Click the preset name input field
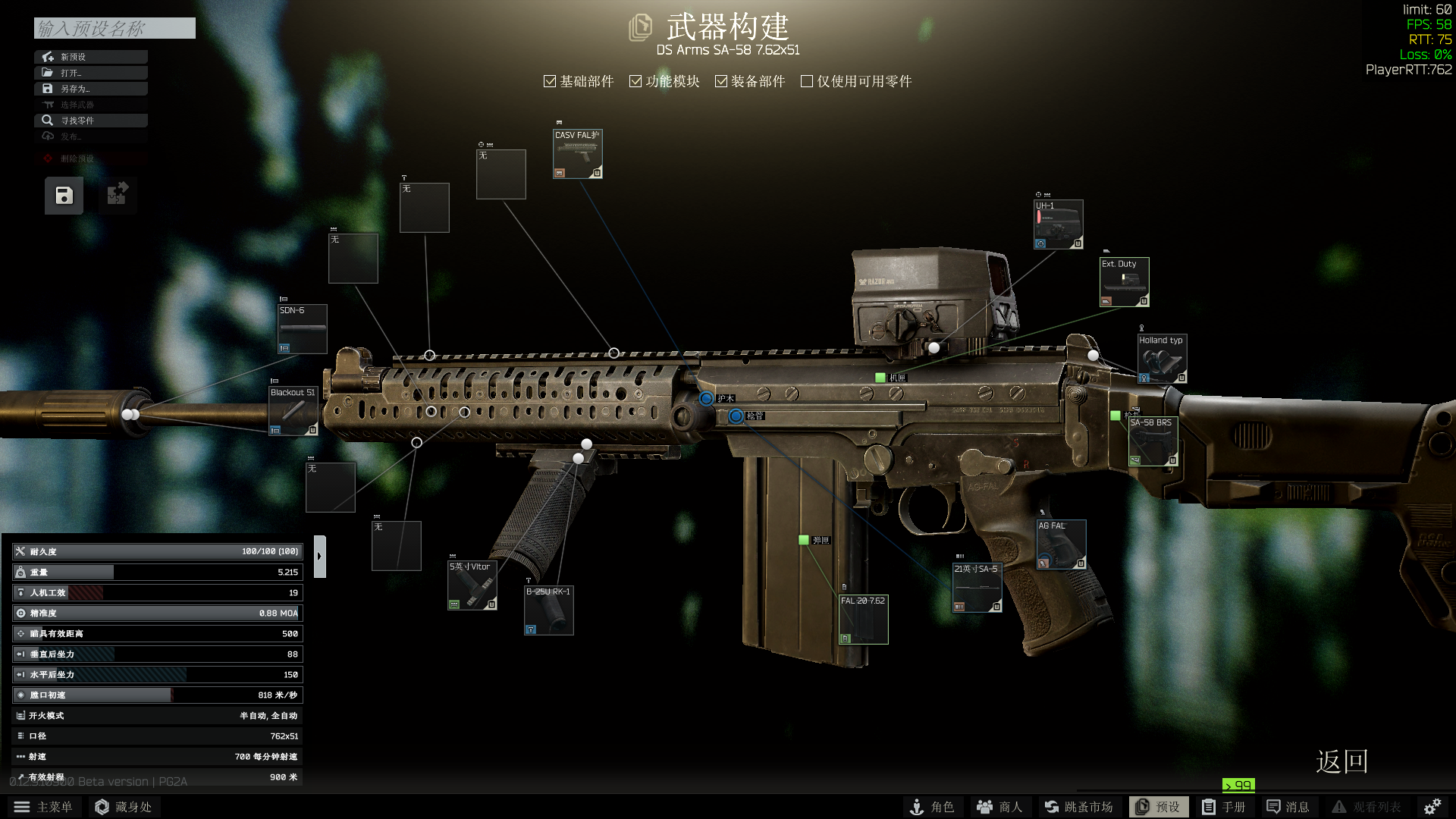 (x=115, y=29)
